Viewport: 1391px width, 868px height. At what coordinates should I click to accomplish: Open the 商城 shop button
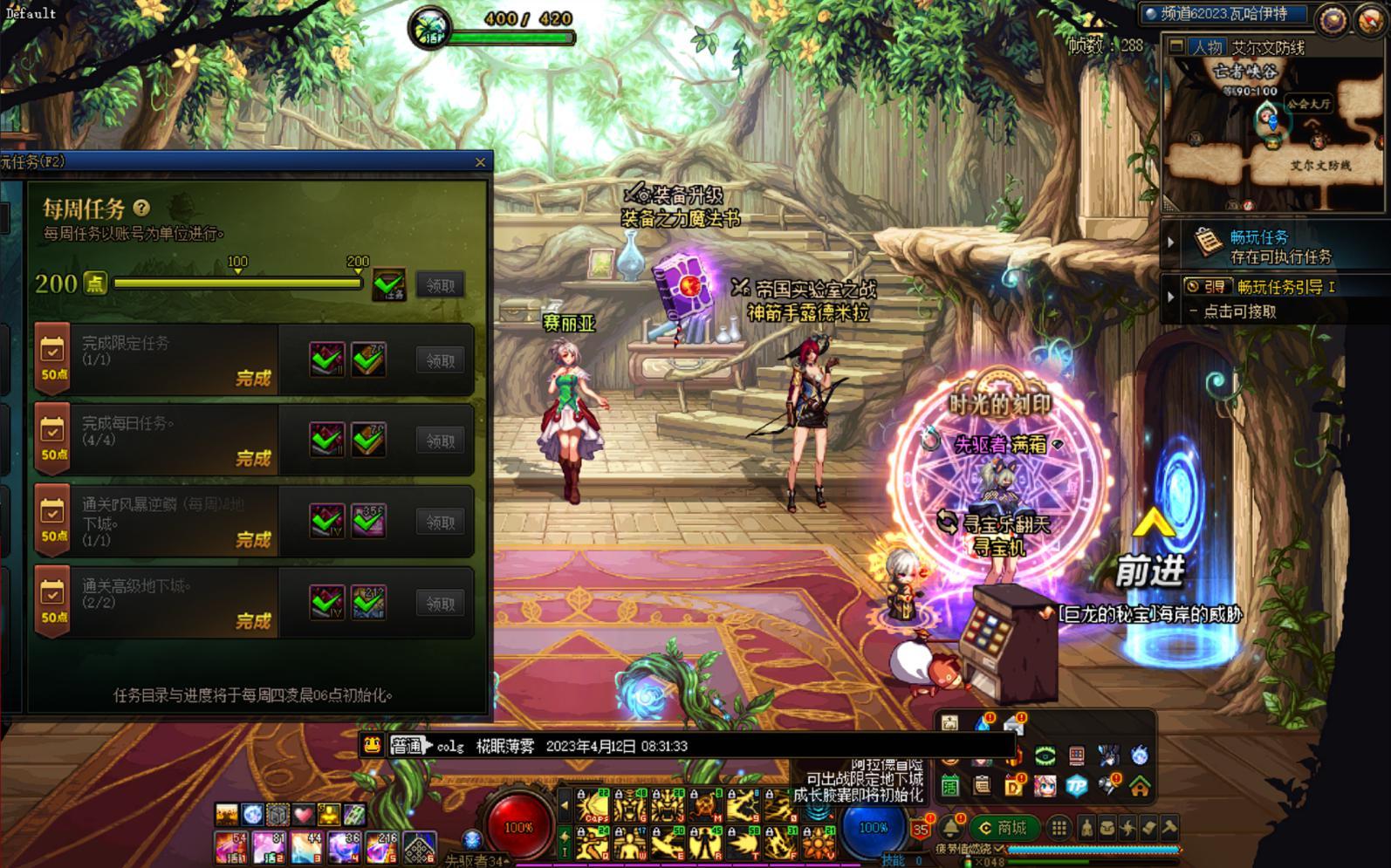pyautogui.click(x=1004, y=827)
